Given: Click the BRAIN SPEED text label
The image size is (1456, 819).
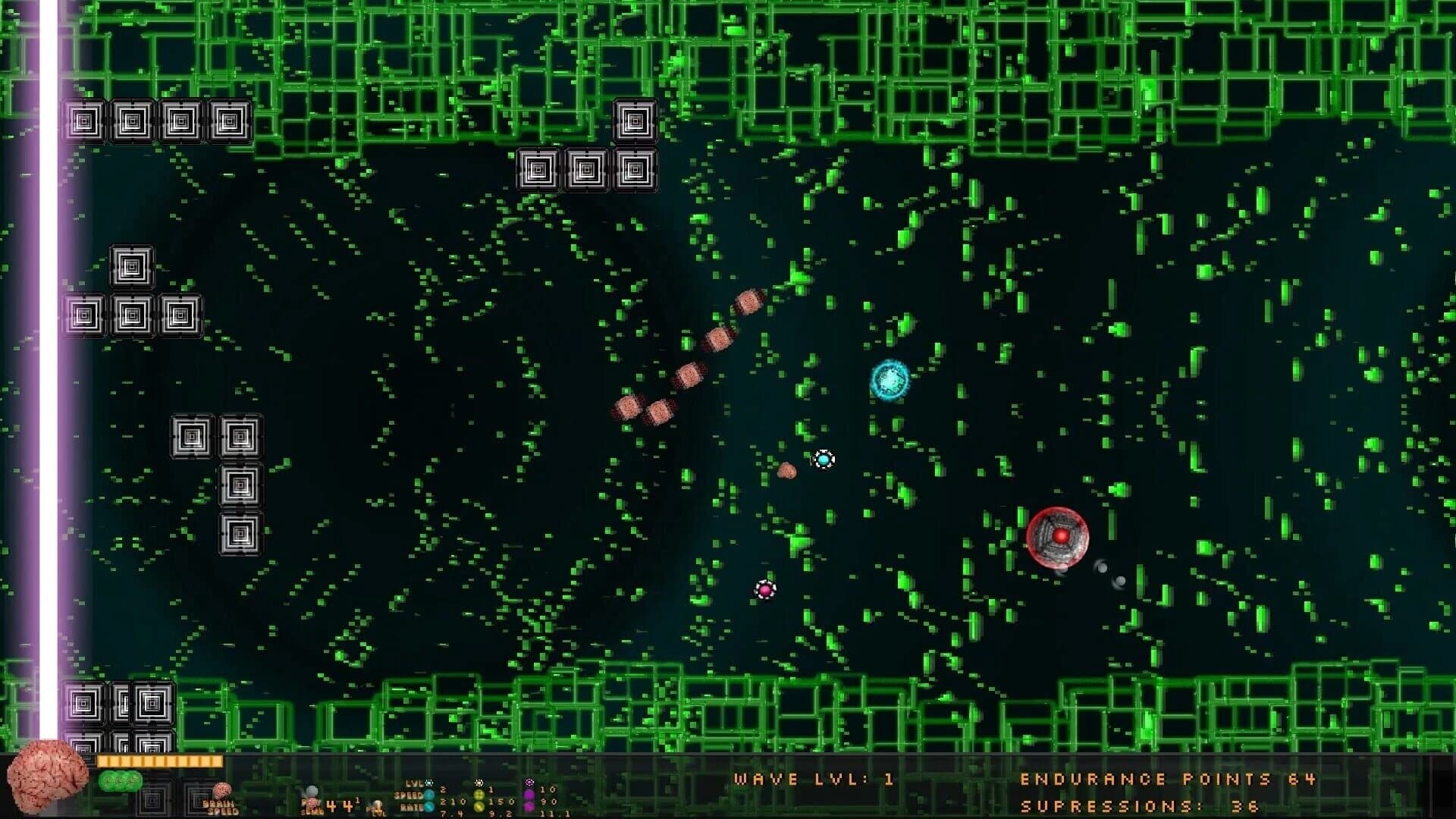Looking at the screenshot, I should [x=221, y=808].
